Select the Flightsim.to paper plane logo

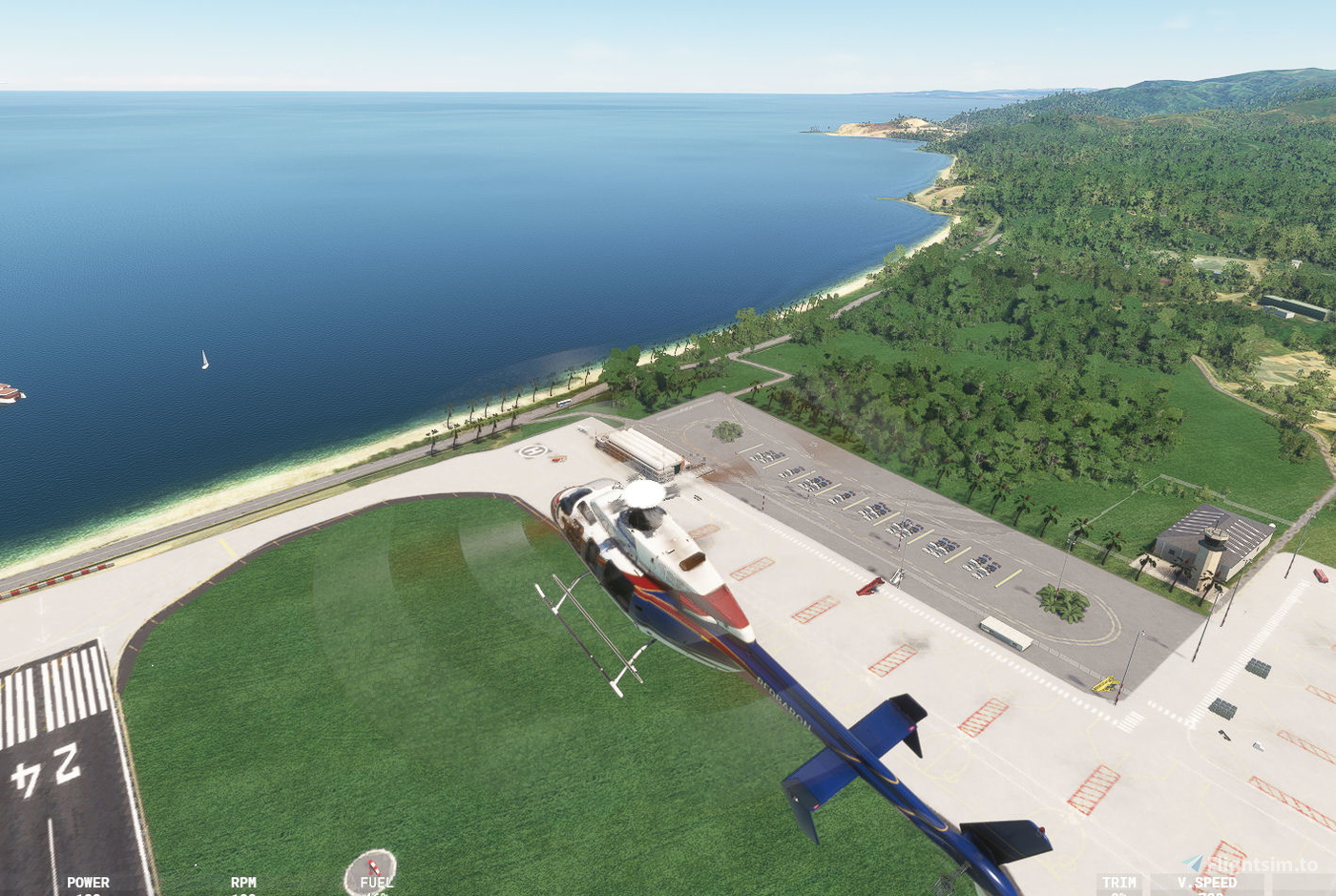[1194, 862]
